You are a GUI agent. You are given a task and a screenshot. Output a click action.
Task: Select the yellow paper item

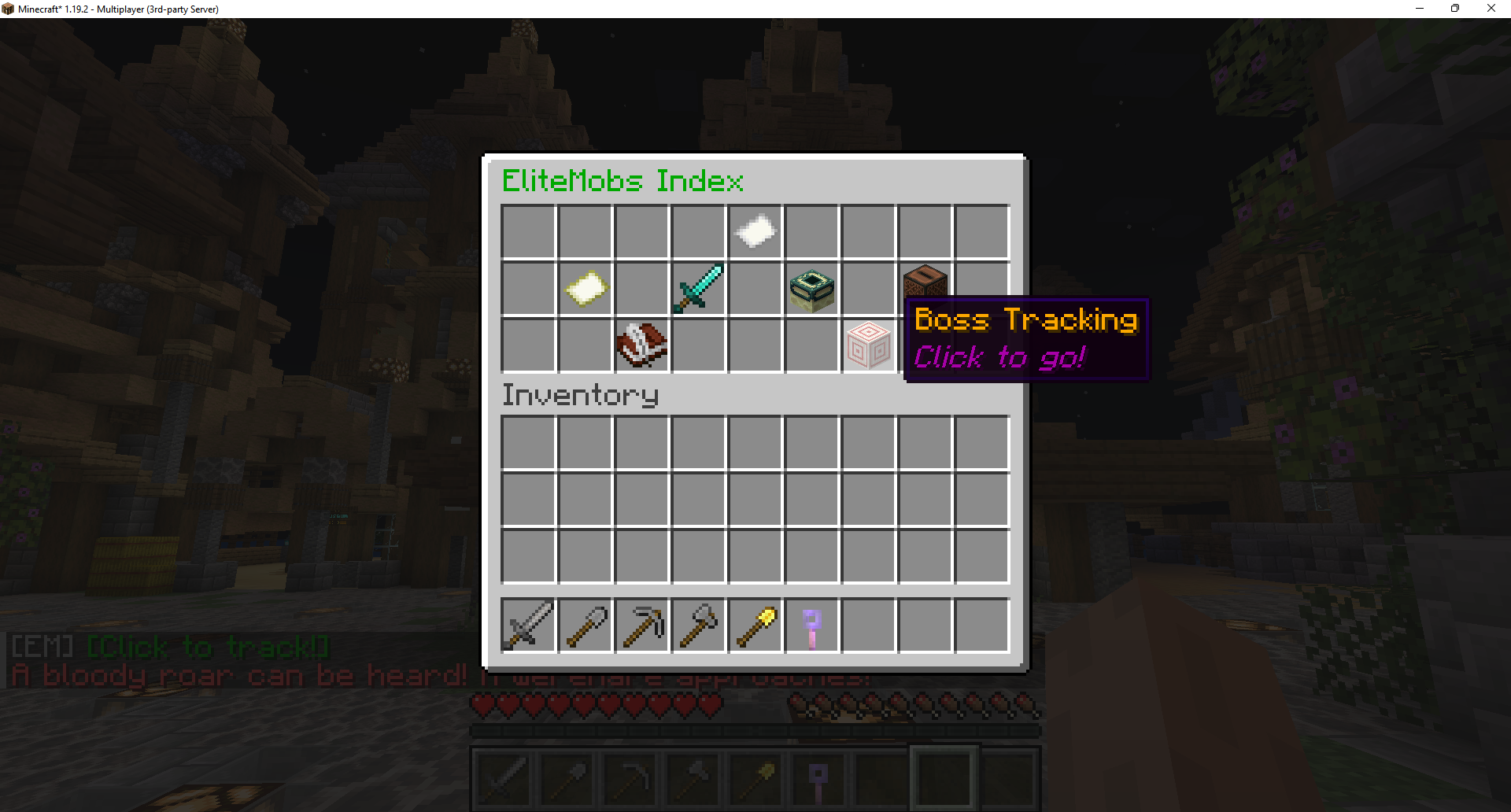[x=586, y=289]
